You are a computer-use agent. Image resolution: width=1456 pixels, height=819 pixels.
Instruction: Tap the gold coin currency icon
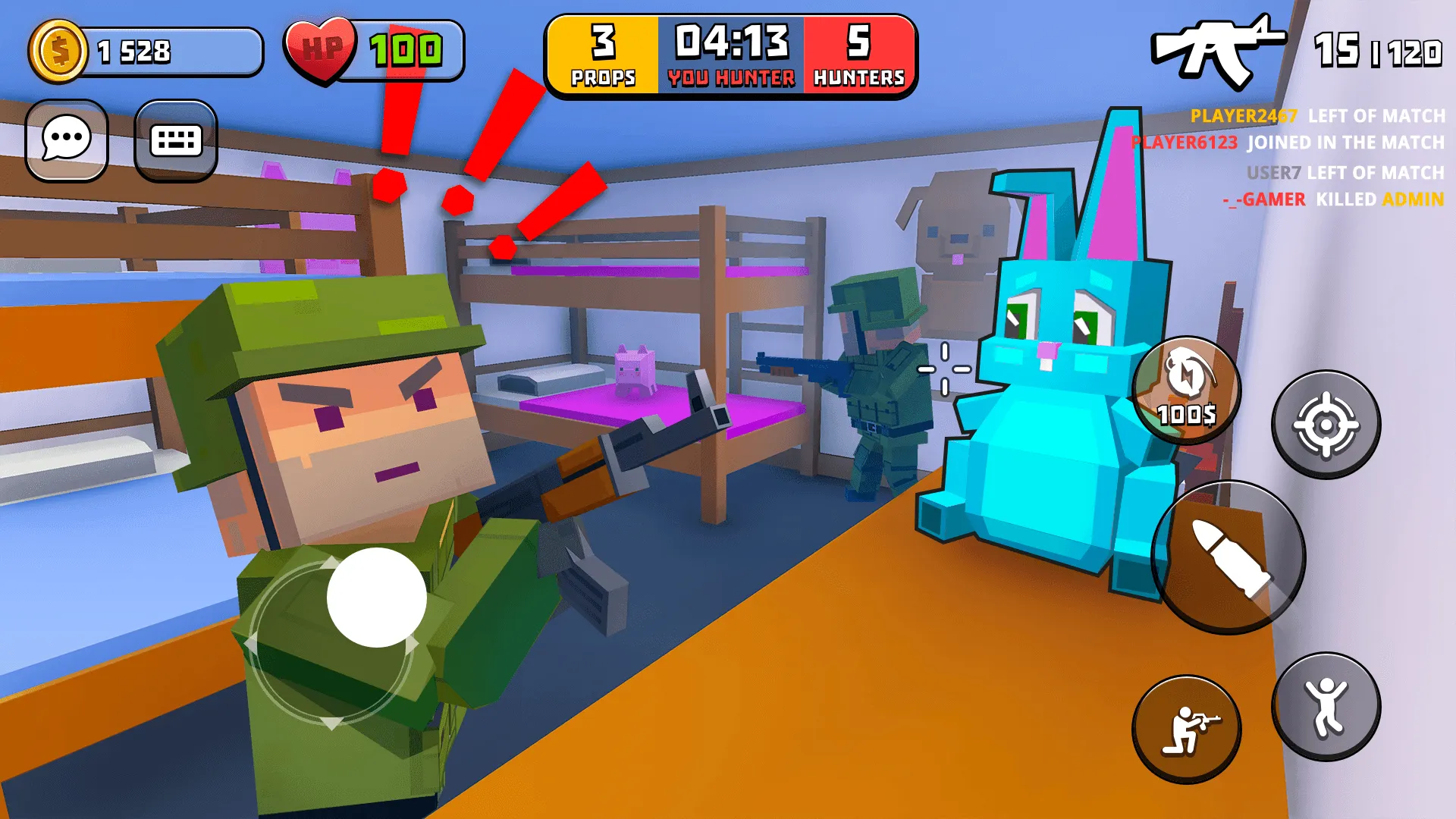coord(59,50)
